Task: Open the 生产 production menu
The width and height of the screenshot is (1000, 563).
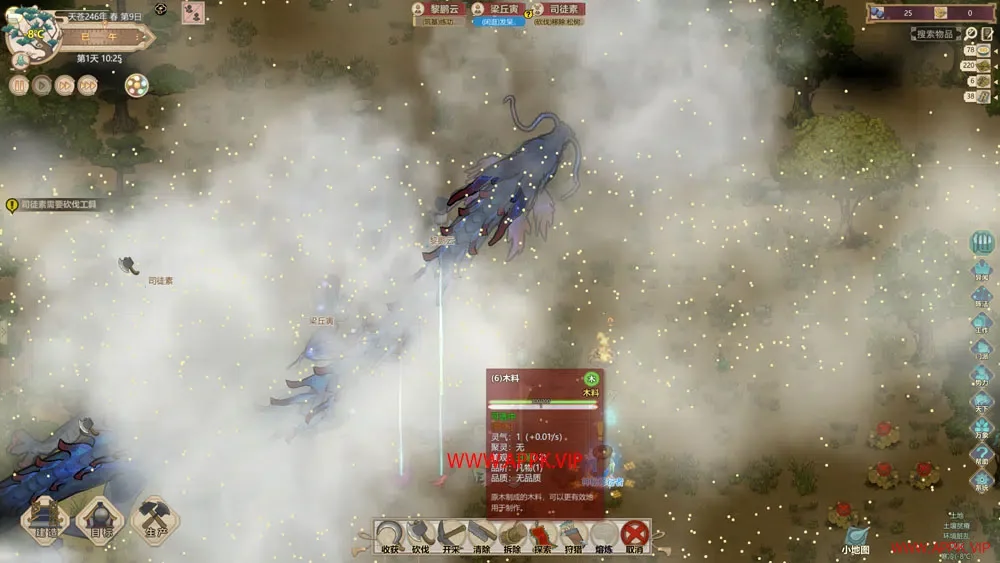Action: 155,519
